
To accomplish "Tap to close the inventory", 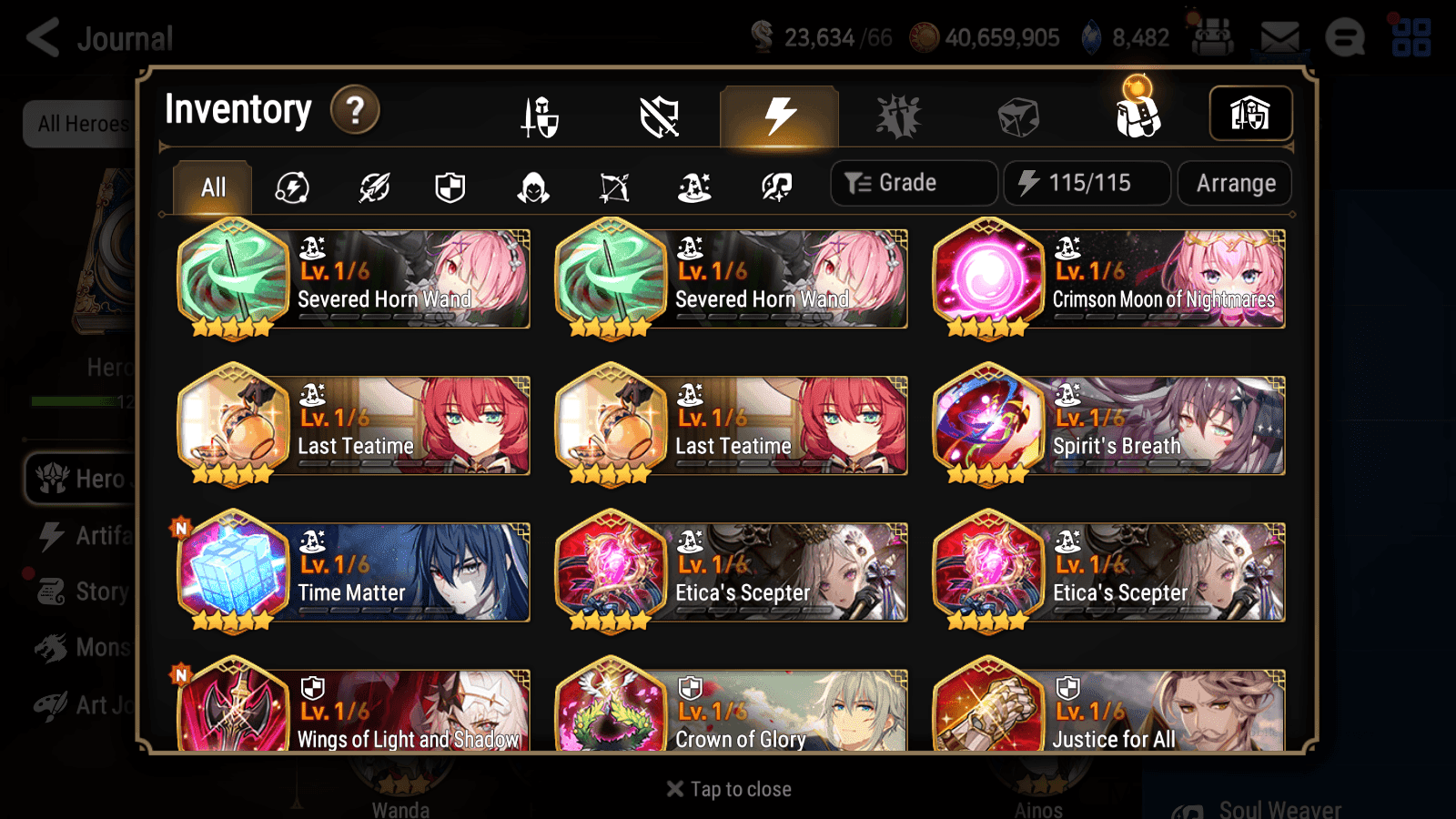I will (727, 788).
